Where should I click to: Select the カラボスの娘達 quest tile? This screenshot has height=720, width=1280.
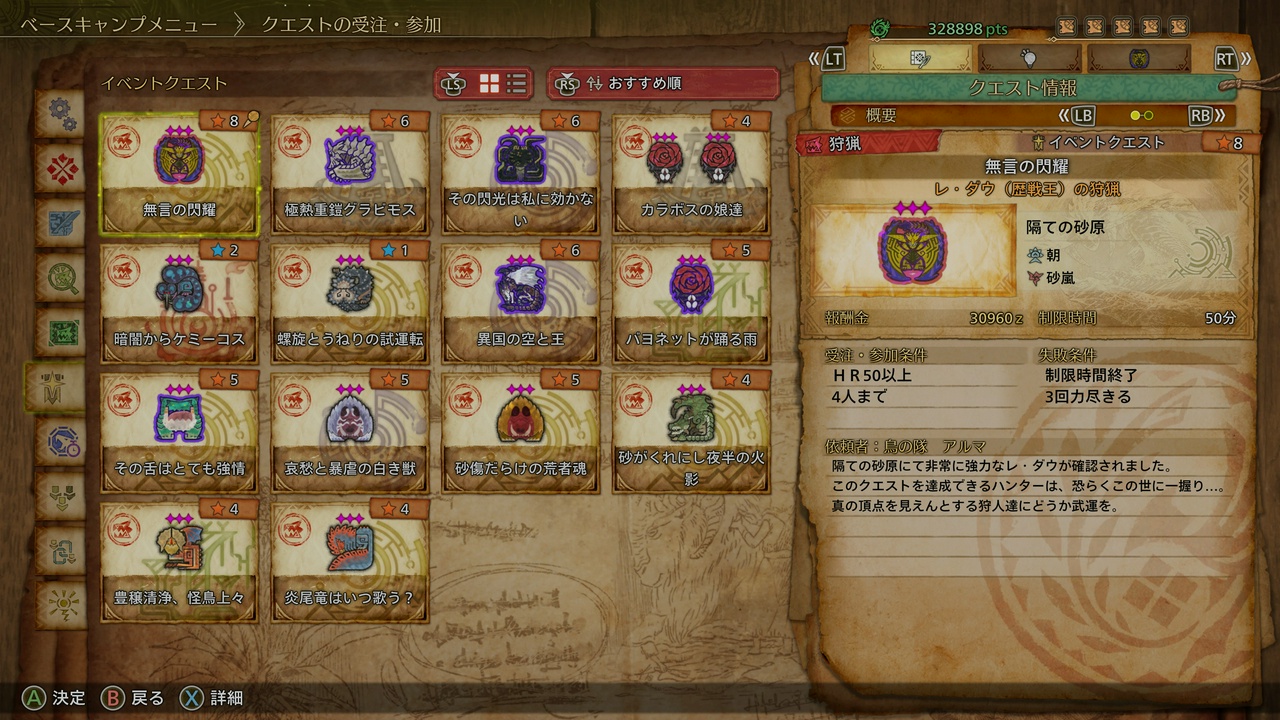pos(692,171)
